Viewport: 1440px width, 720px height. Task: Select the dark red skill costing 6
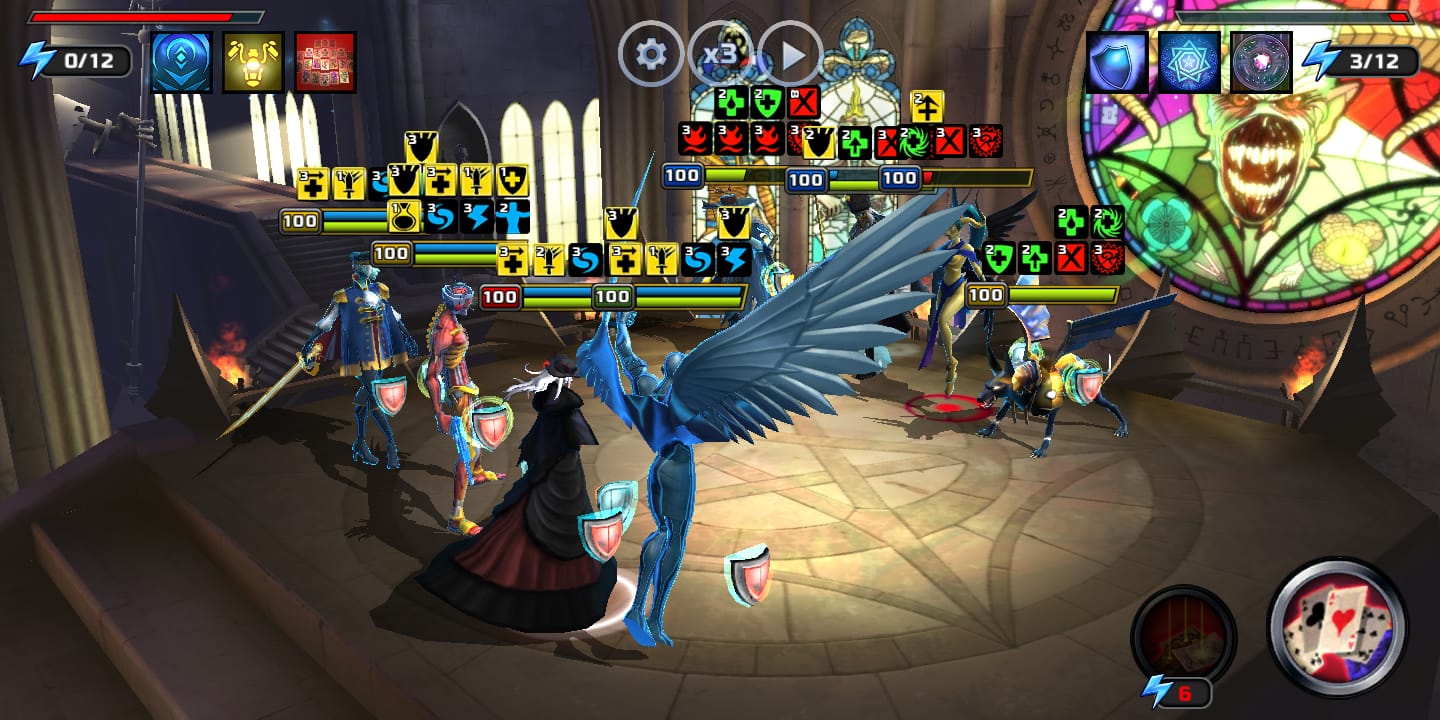click(1183, 636)
